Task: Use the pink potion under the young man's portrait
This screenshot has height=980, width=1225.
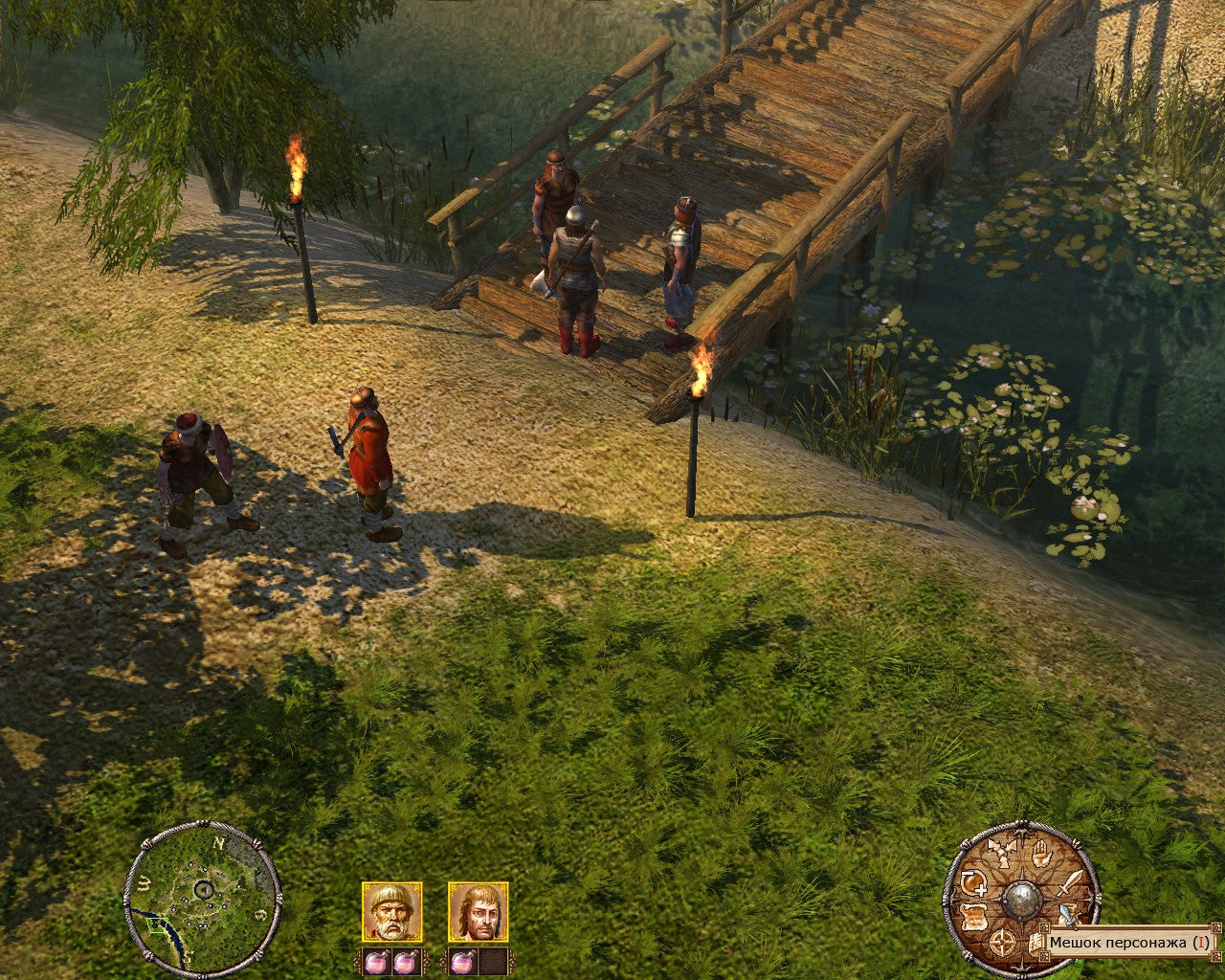Action: click(461, 962)
